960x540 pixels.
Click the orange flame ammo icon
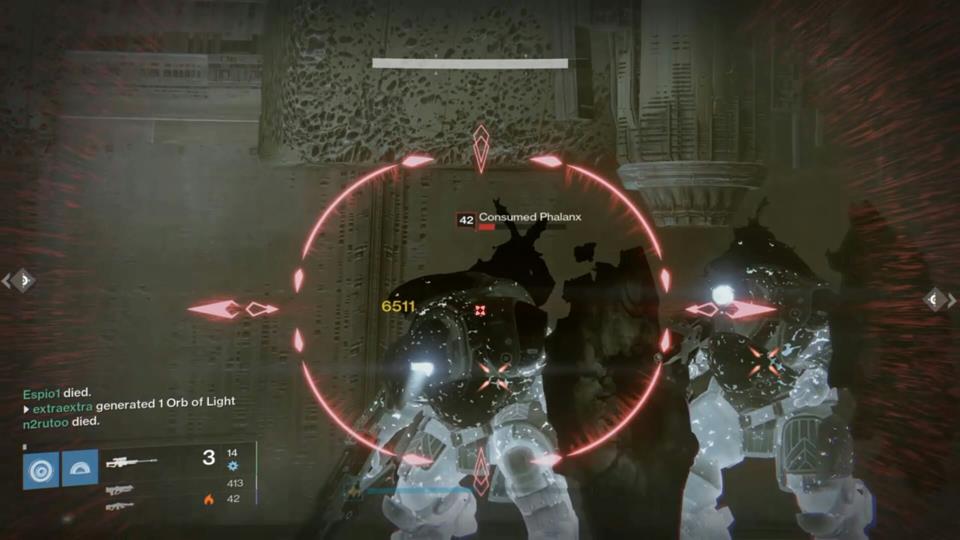(209, 499)
